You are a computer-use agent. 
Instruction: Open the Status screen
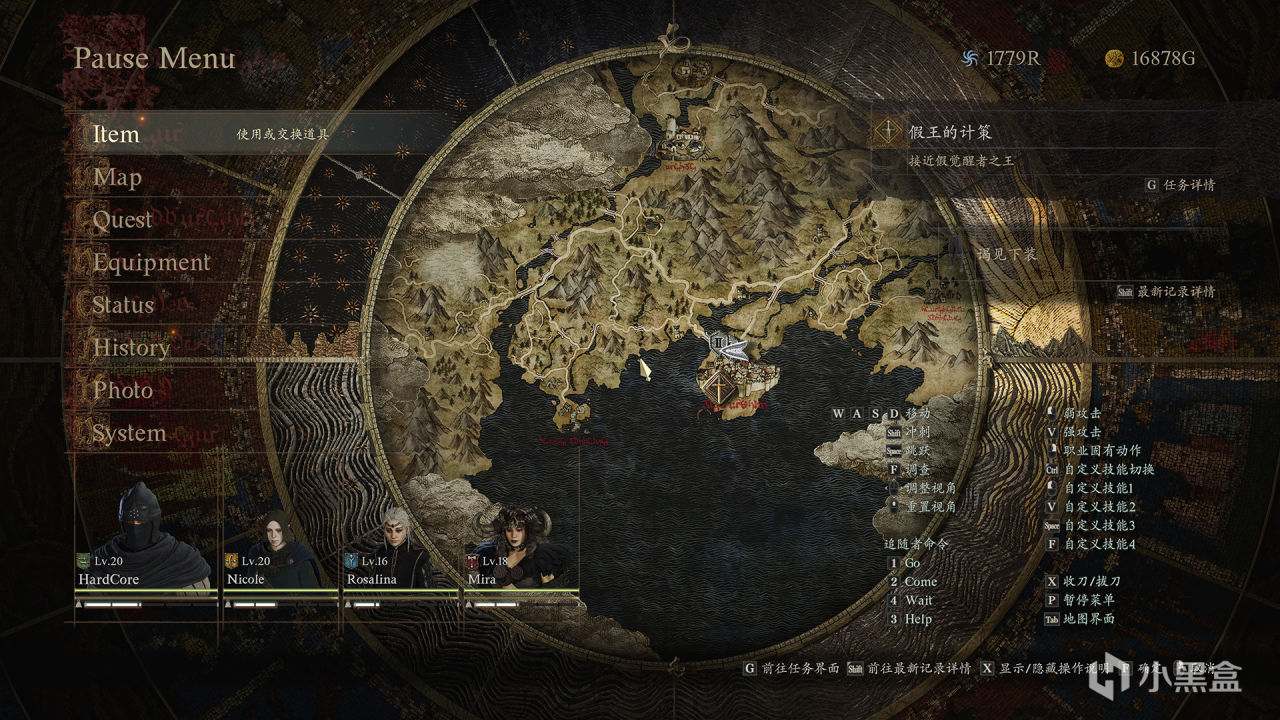coord(123,305)
